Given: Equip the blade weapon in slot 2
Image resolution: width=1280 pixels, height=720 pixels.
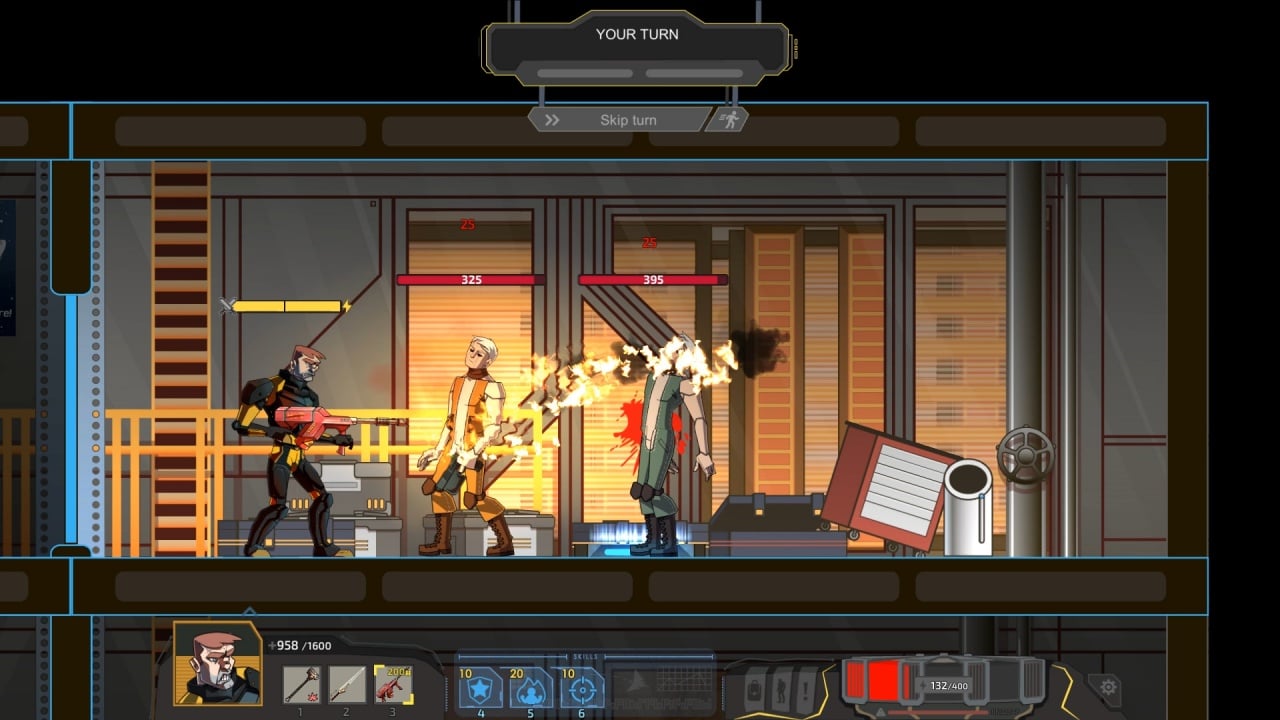Looking at the screenshot, I should (x=347, y=685).
